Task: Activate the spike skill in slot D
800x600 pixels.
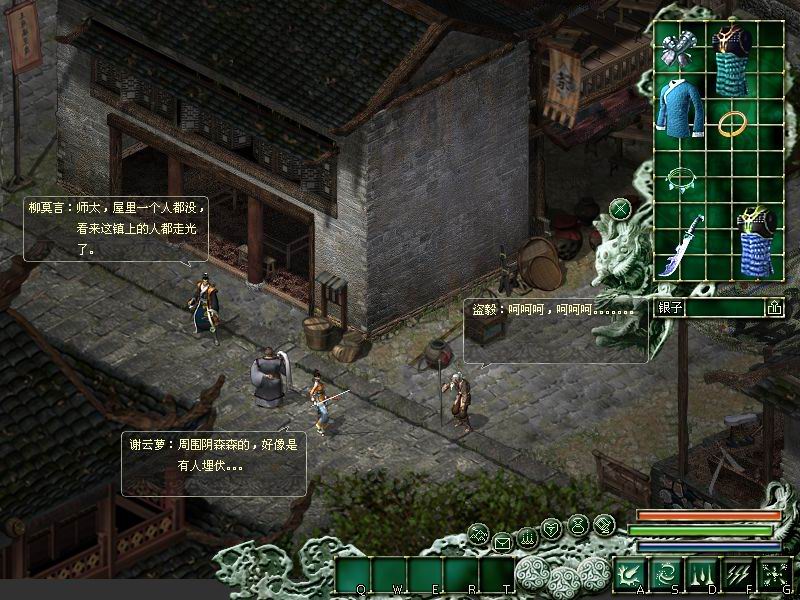Action: [702, 573]
